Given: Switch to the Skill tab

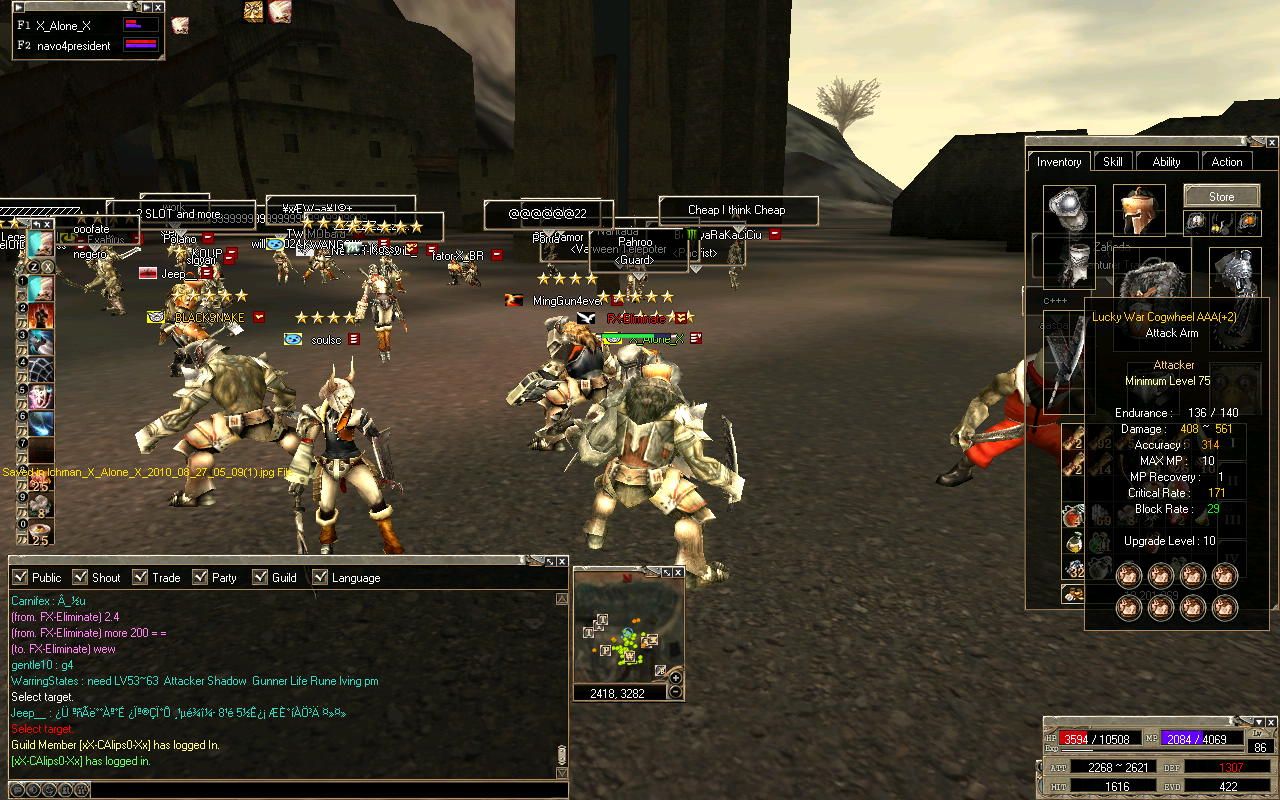Looking at the screenshot, I should (x=1112, y=162).
